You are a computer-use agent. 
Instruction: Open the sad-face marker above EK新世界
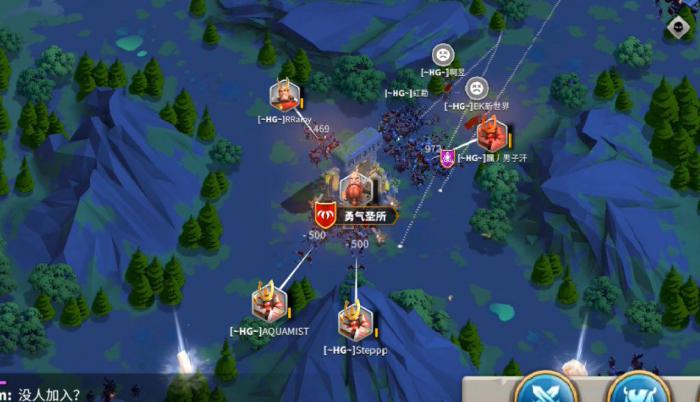(477, 87)
